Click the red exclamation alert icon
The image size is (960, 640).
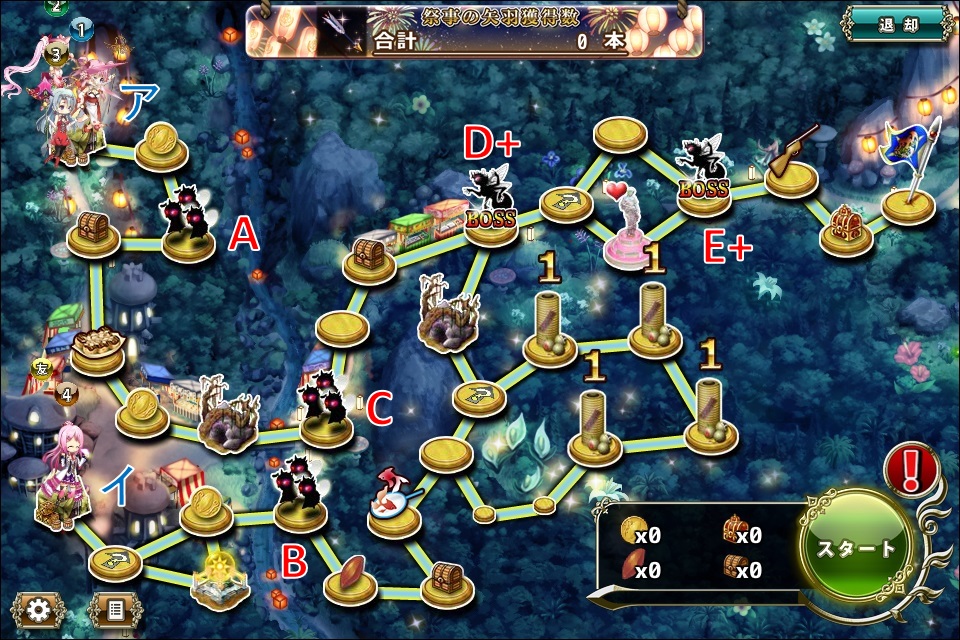[x=911, y=467]
